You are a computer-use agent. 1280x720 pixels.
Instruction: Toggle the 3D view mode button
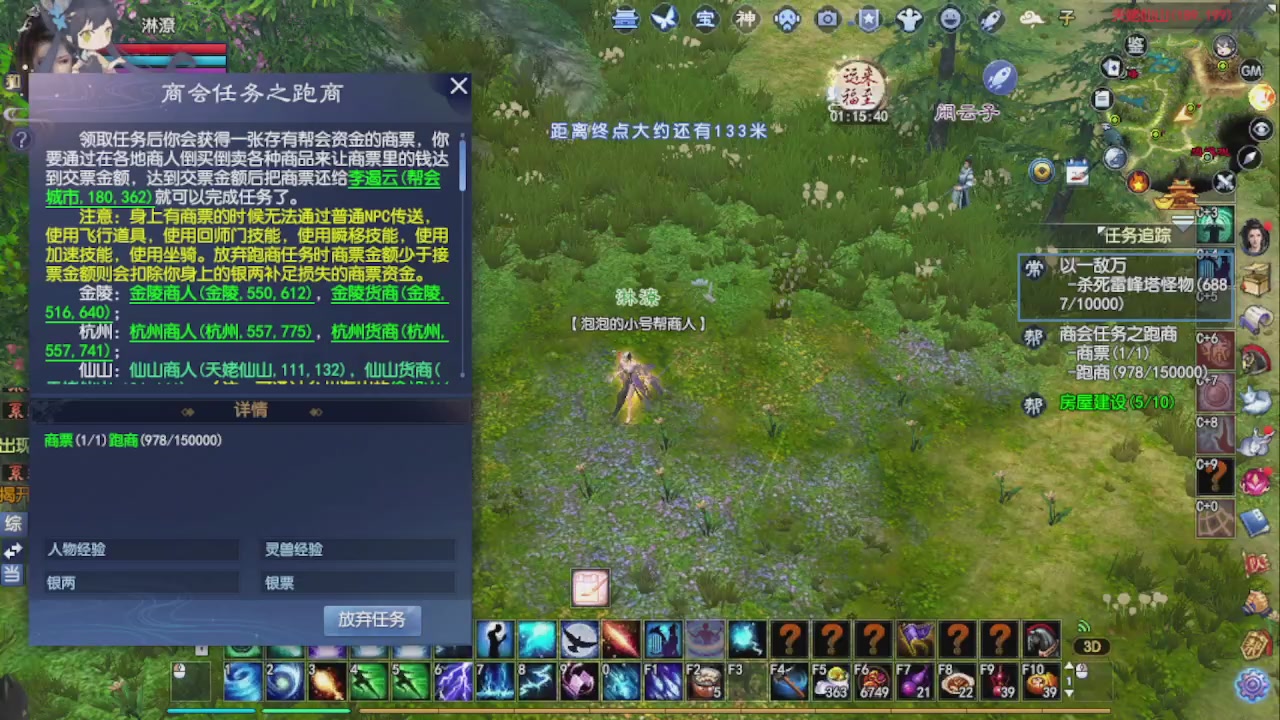pyautogui.click(x=1092, y=646)
